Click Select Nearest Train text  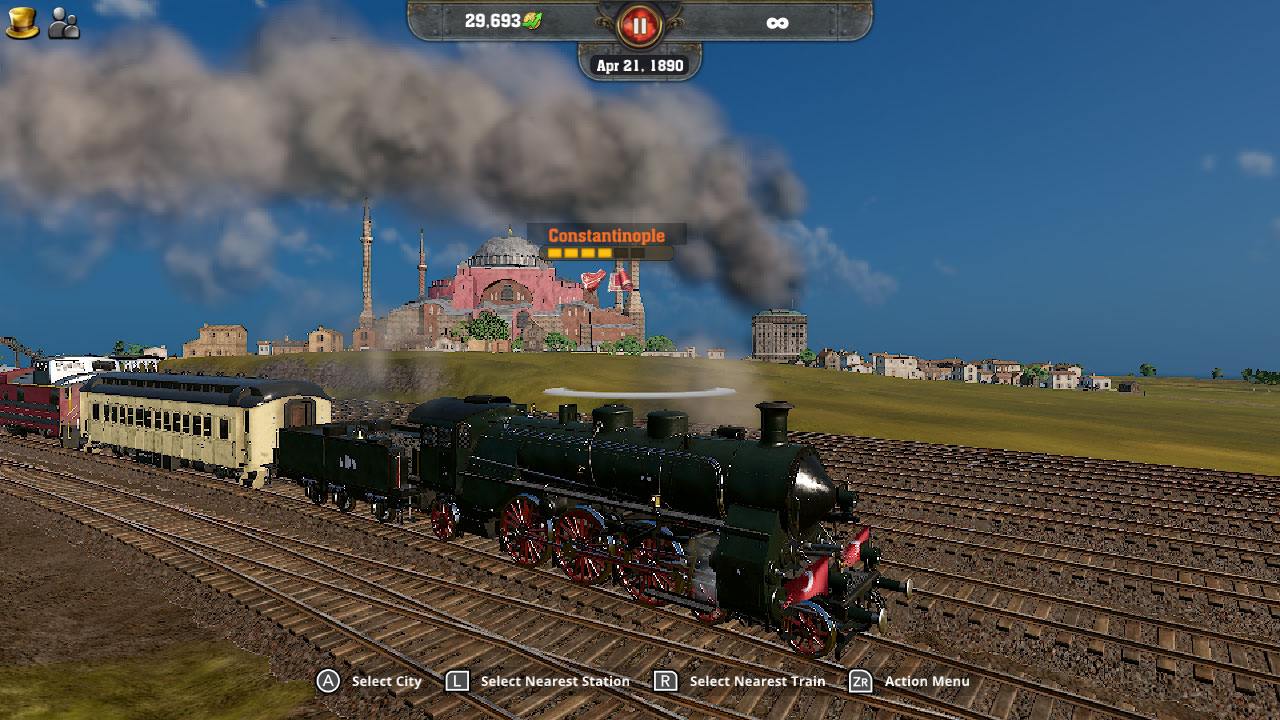click(x=756, y=681)
